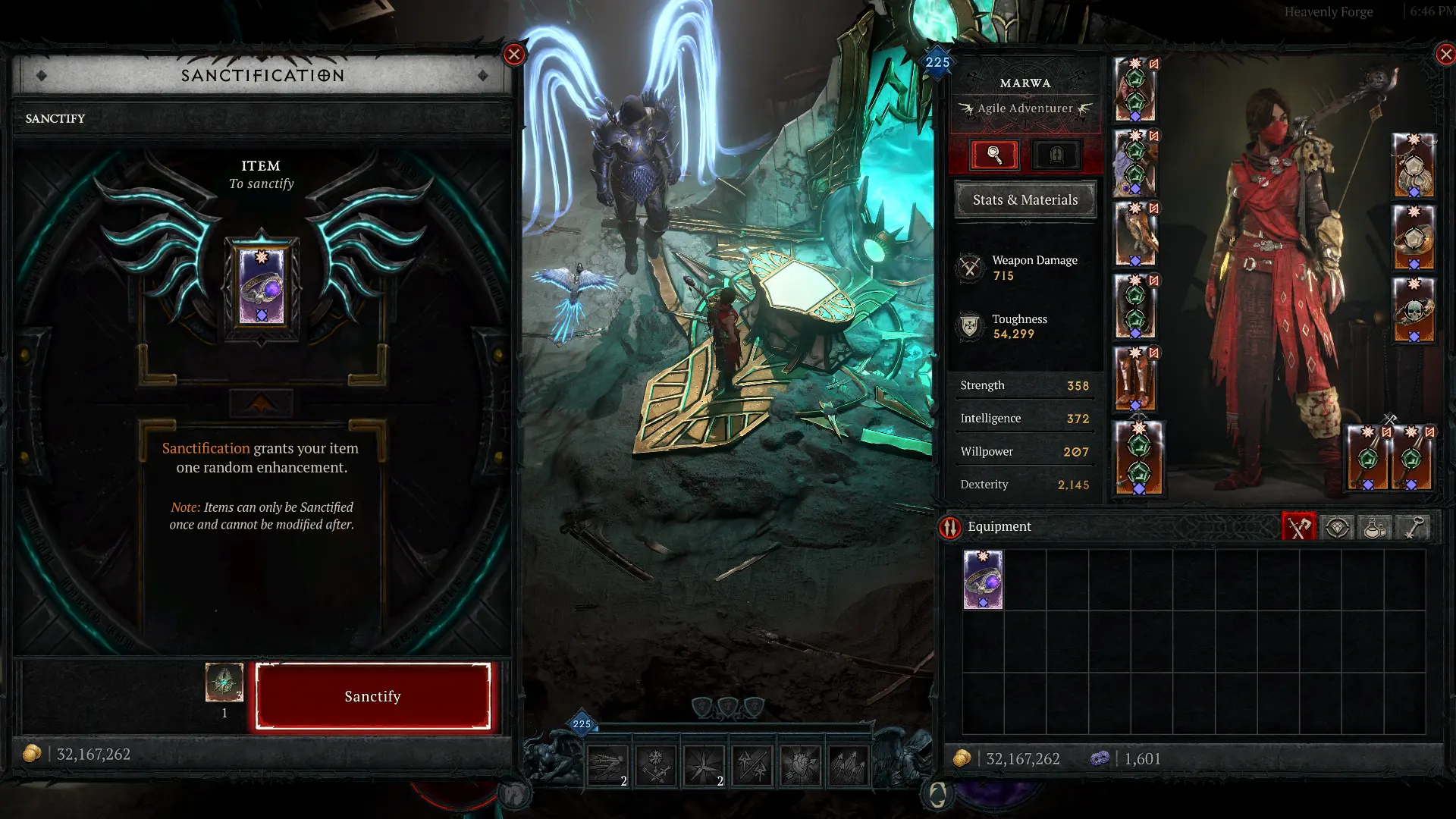The height and width of the screenshot is (819, 1456).
Task: Select the equipped boots slot
Action: 1135,378
